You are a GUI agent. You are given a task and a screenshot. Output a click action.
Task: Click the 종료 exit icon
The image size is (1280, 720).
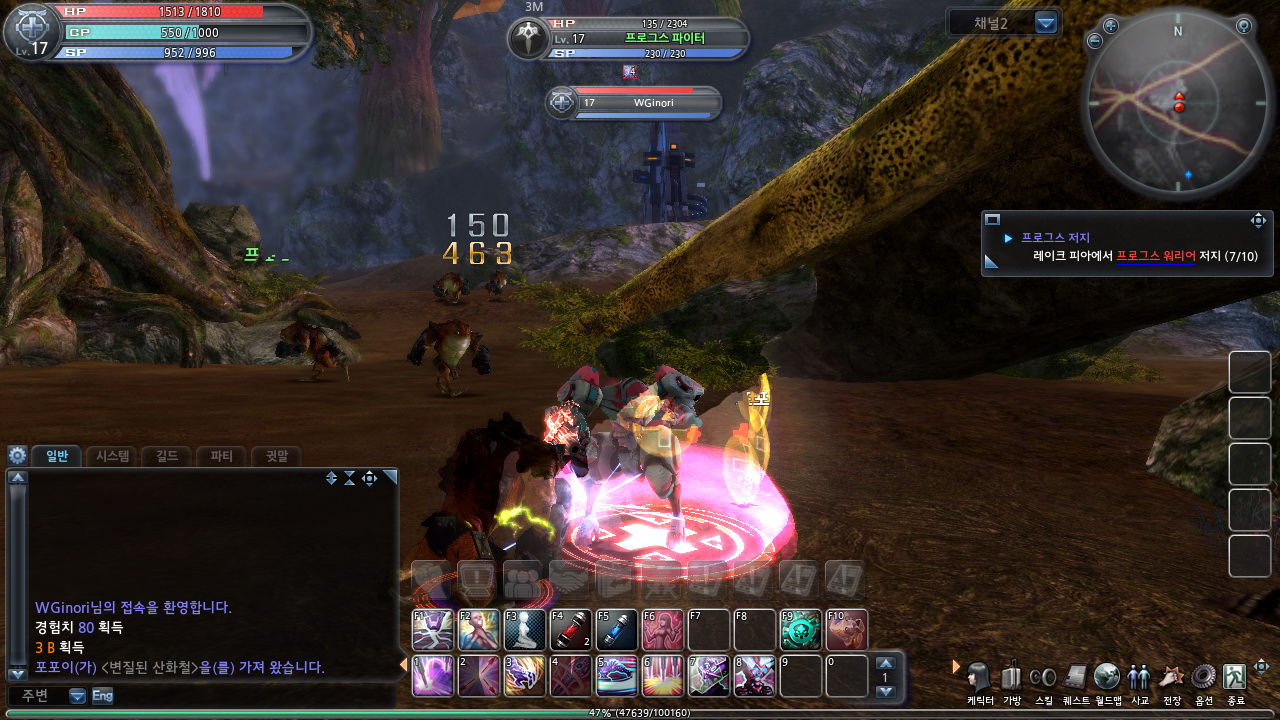(1236, 680)
